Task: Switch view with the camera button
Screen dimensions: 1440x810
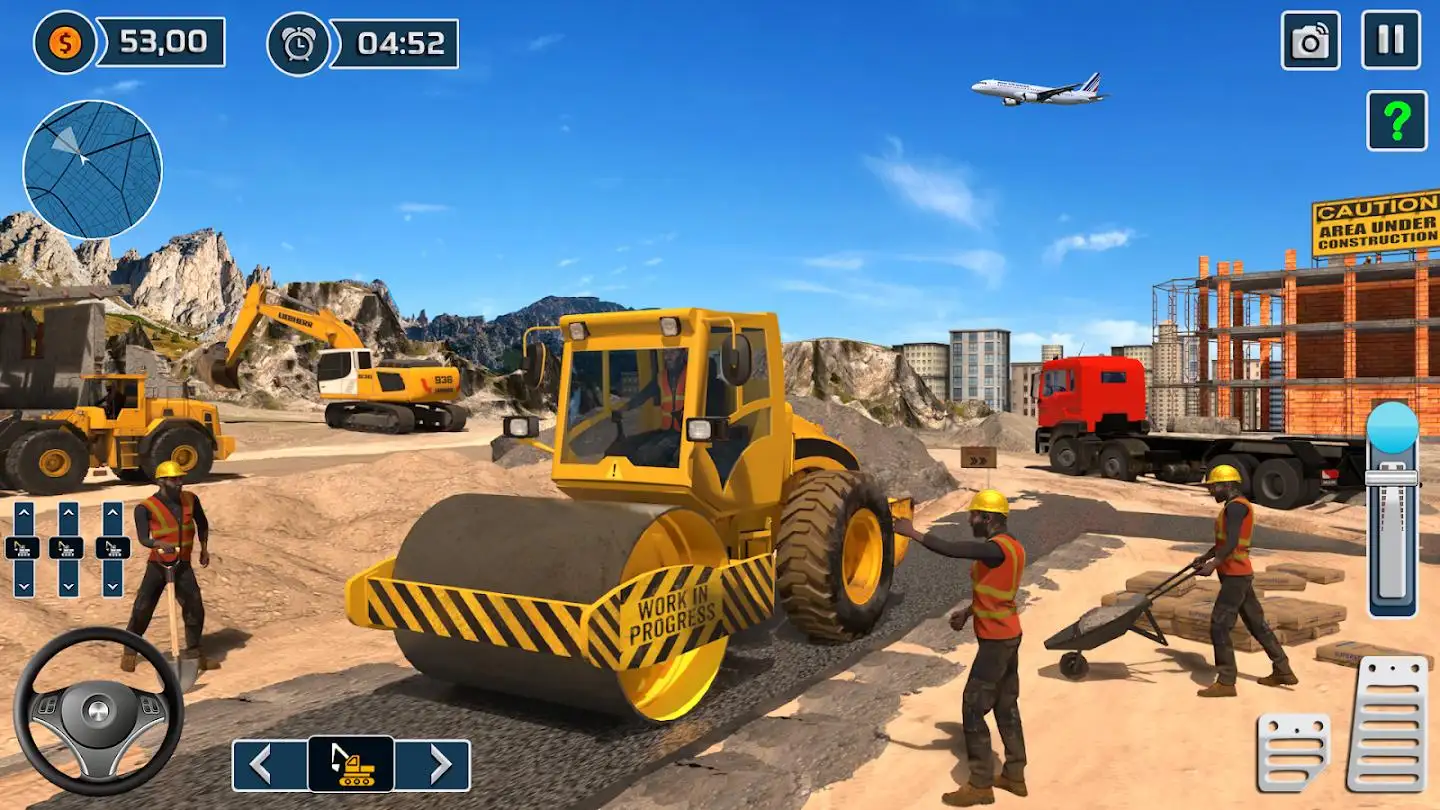Action: pos(1310,40)
